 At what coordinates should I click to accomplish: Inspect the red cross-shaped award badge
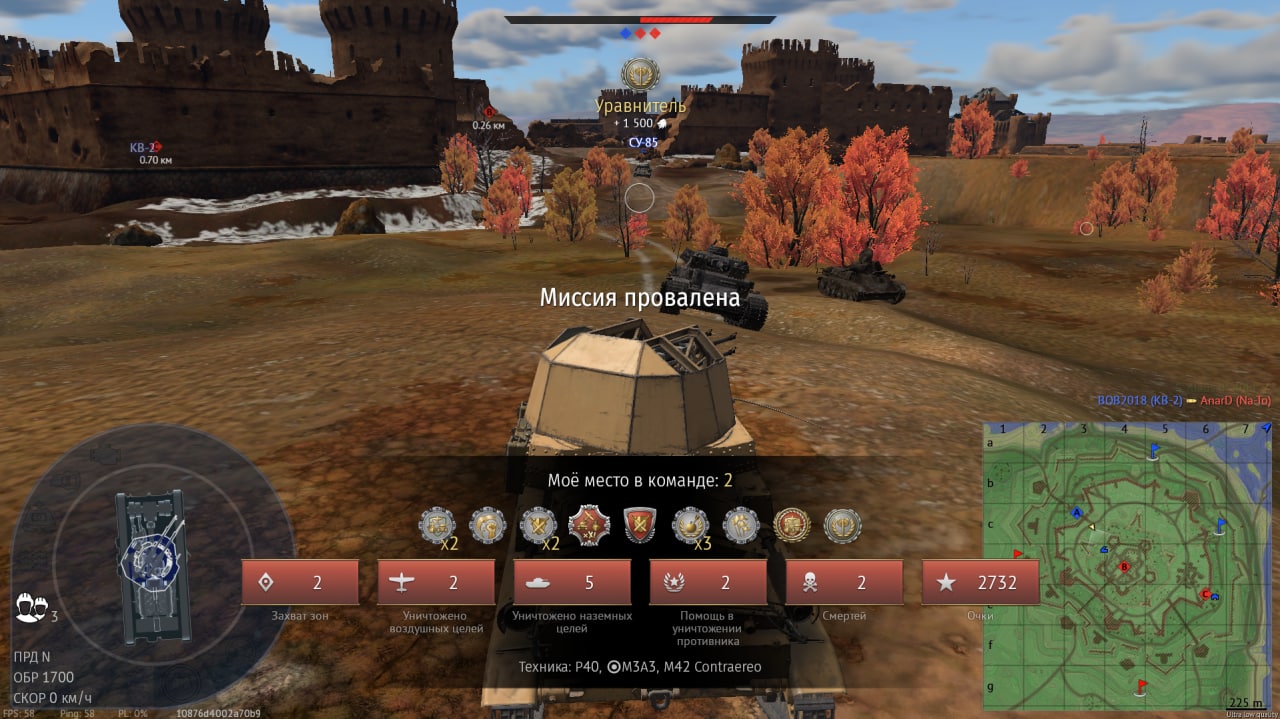(589, 525)
